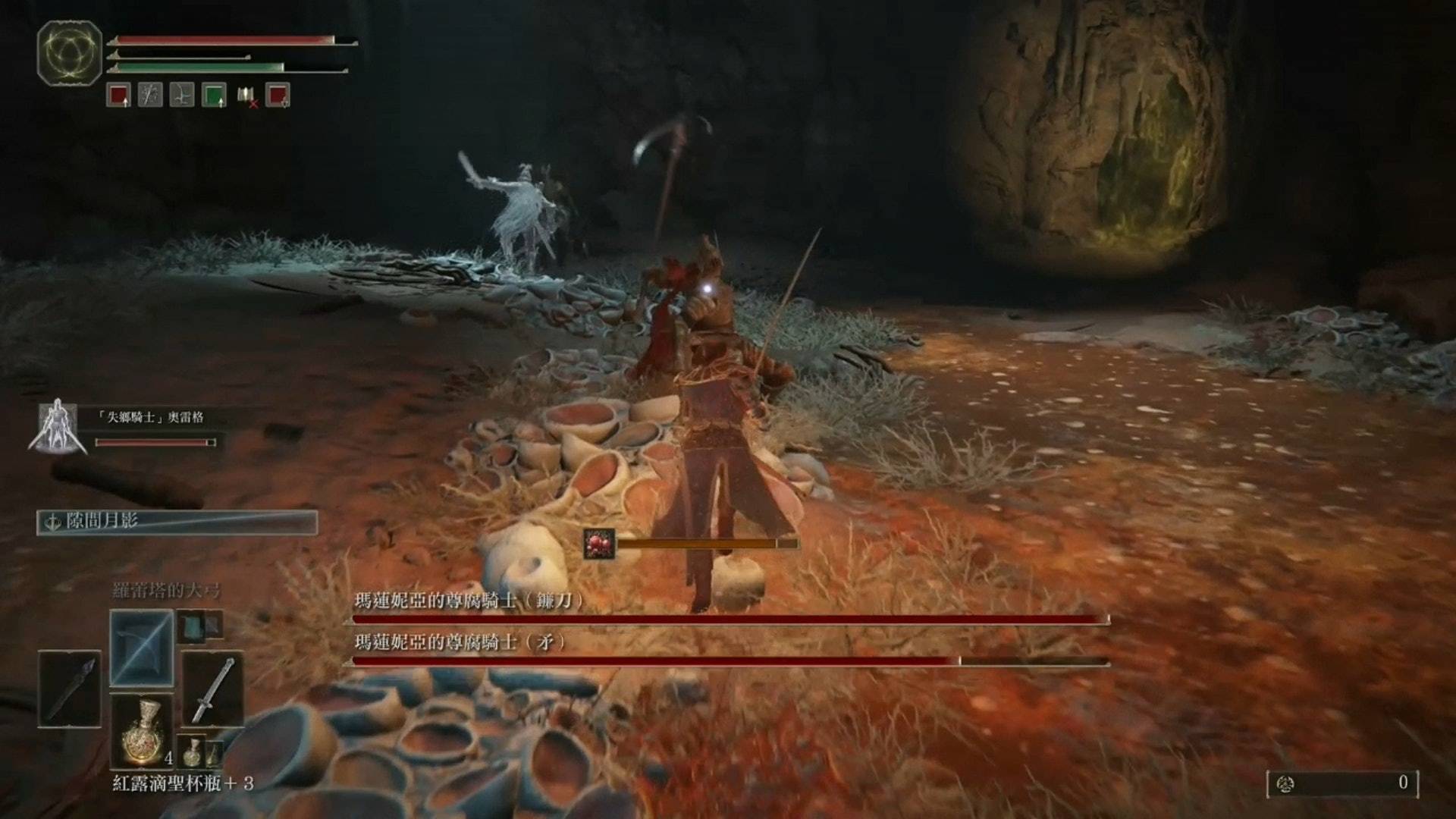Screen dimensions: 1456x819
Task: Select the summoned Banished Knight Oleg portrait
Action: [x=58, y=428]
